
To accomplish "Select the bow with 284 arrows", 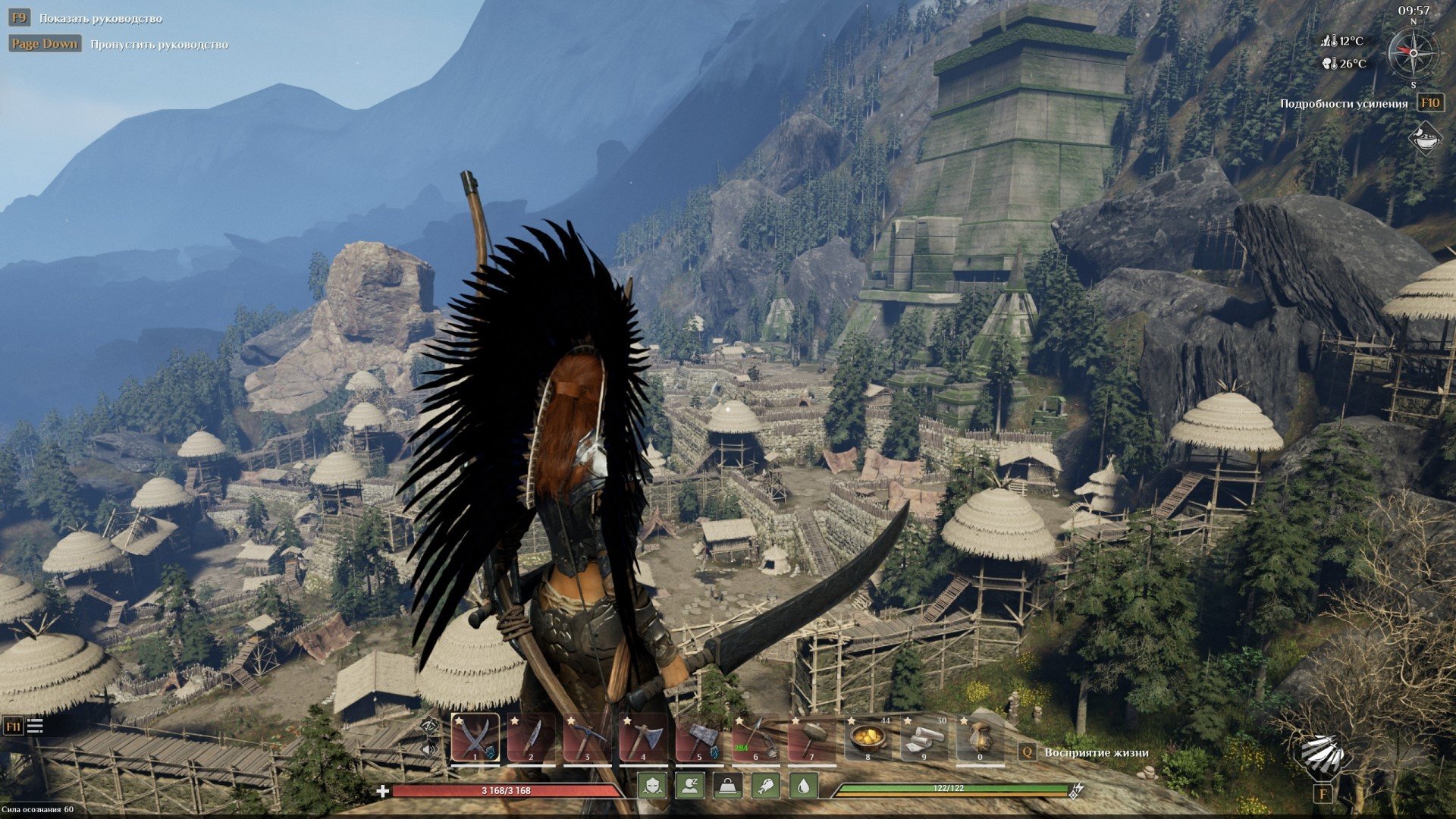I will [755, 738].
